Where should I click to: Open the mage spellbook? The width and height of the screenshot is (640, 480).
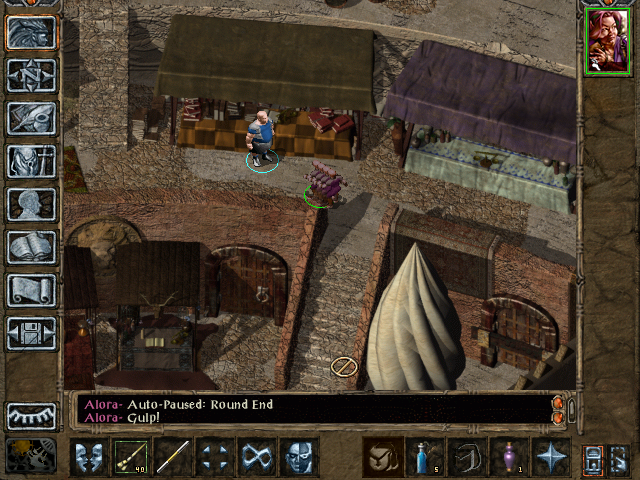point(31,247)
